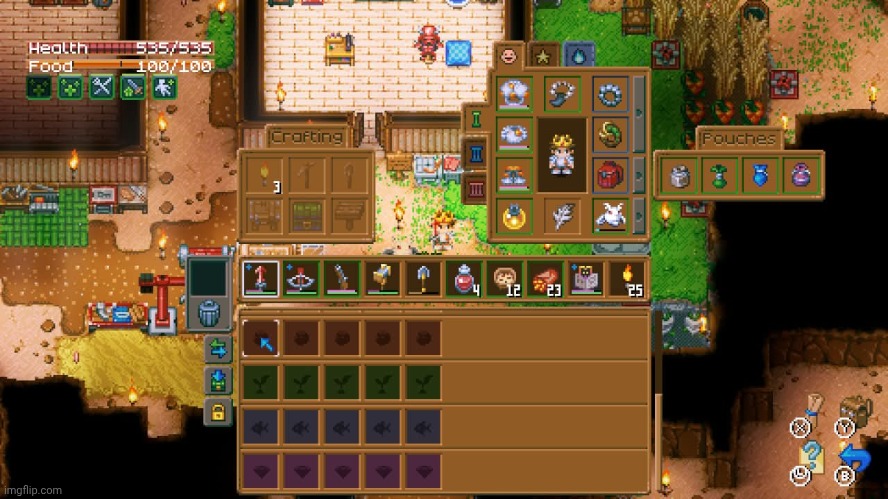The height and width of the screenshot is (499, 888).
Task: Select the torch stack of 25
Action: point(628,278)
